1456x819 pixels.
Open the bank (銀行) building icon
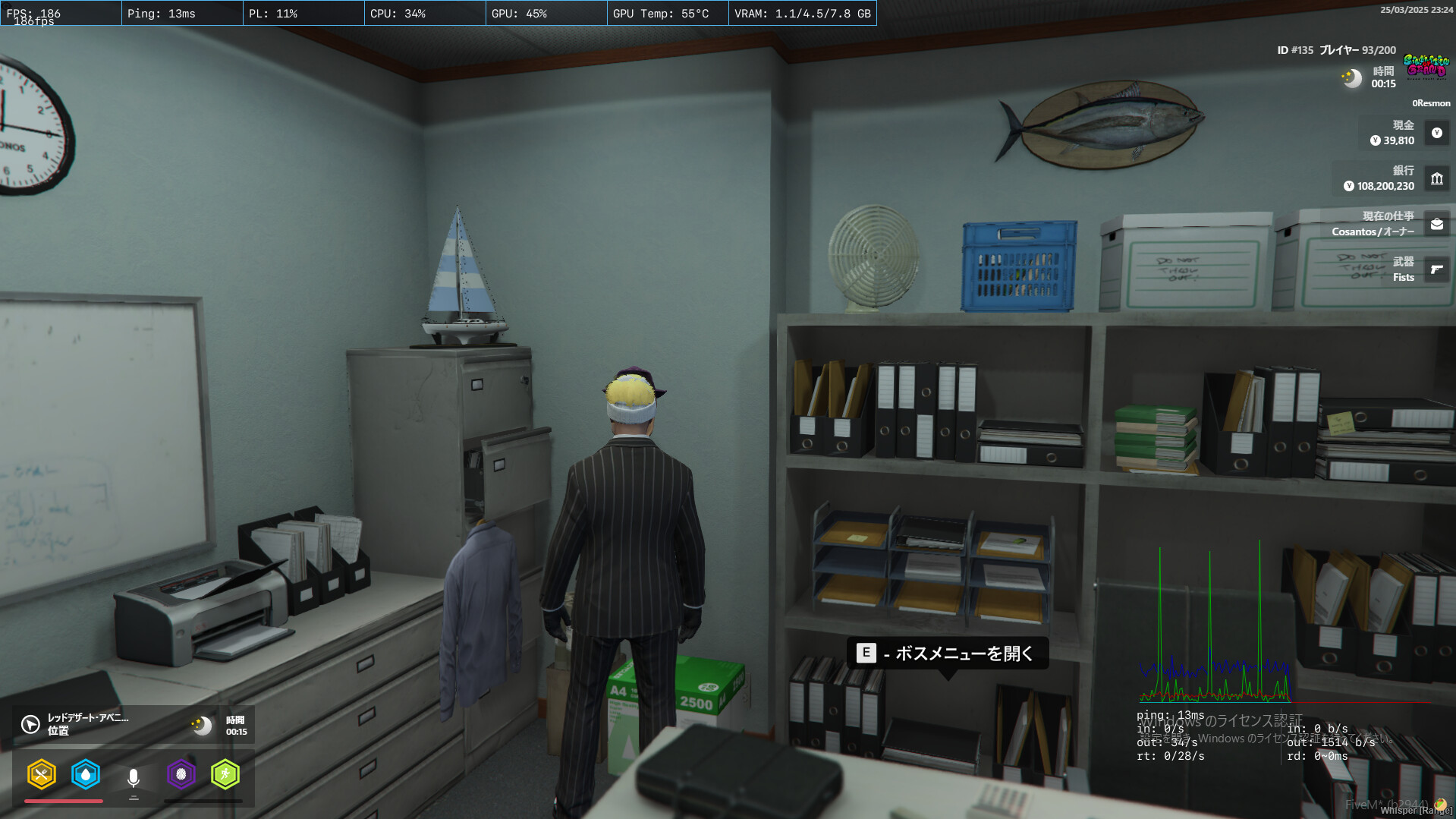pyautogui.click(x=1436, y=178)
